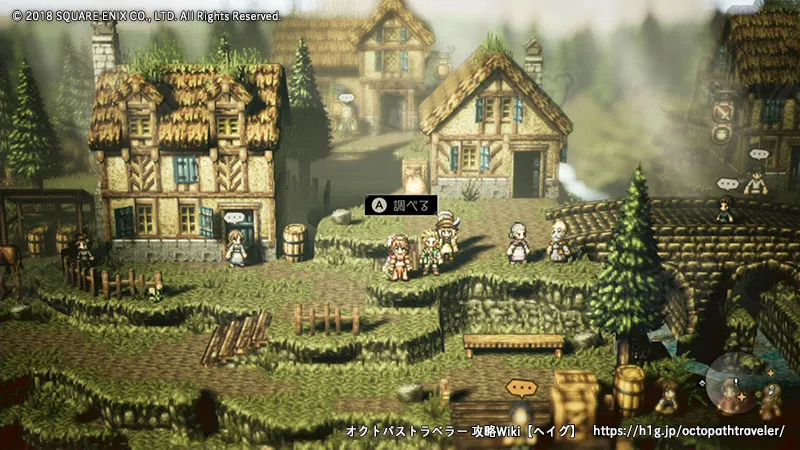Open the h1g.jp octopathtraveler watermark URL

point(689,431)
